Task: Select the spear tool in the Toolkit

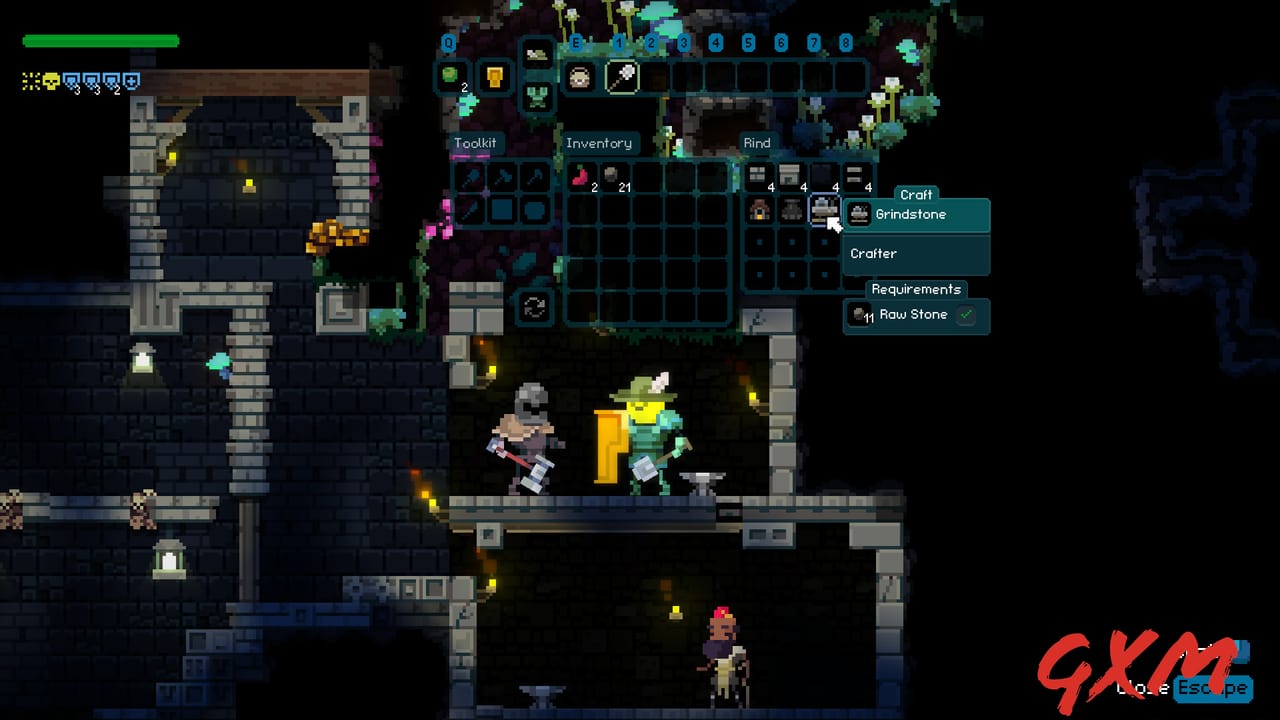Action: (470, 212)
